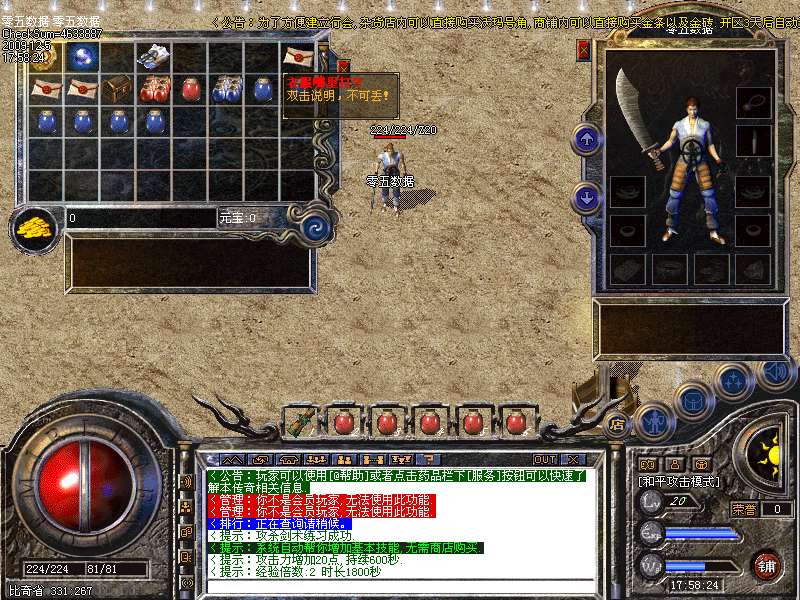Select the sealed letter in the top inventory row

pyautogui.click(x=298, y=56)
